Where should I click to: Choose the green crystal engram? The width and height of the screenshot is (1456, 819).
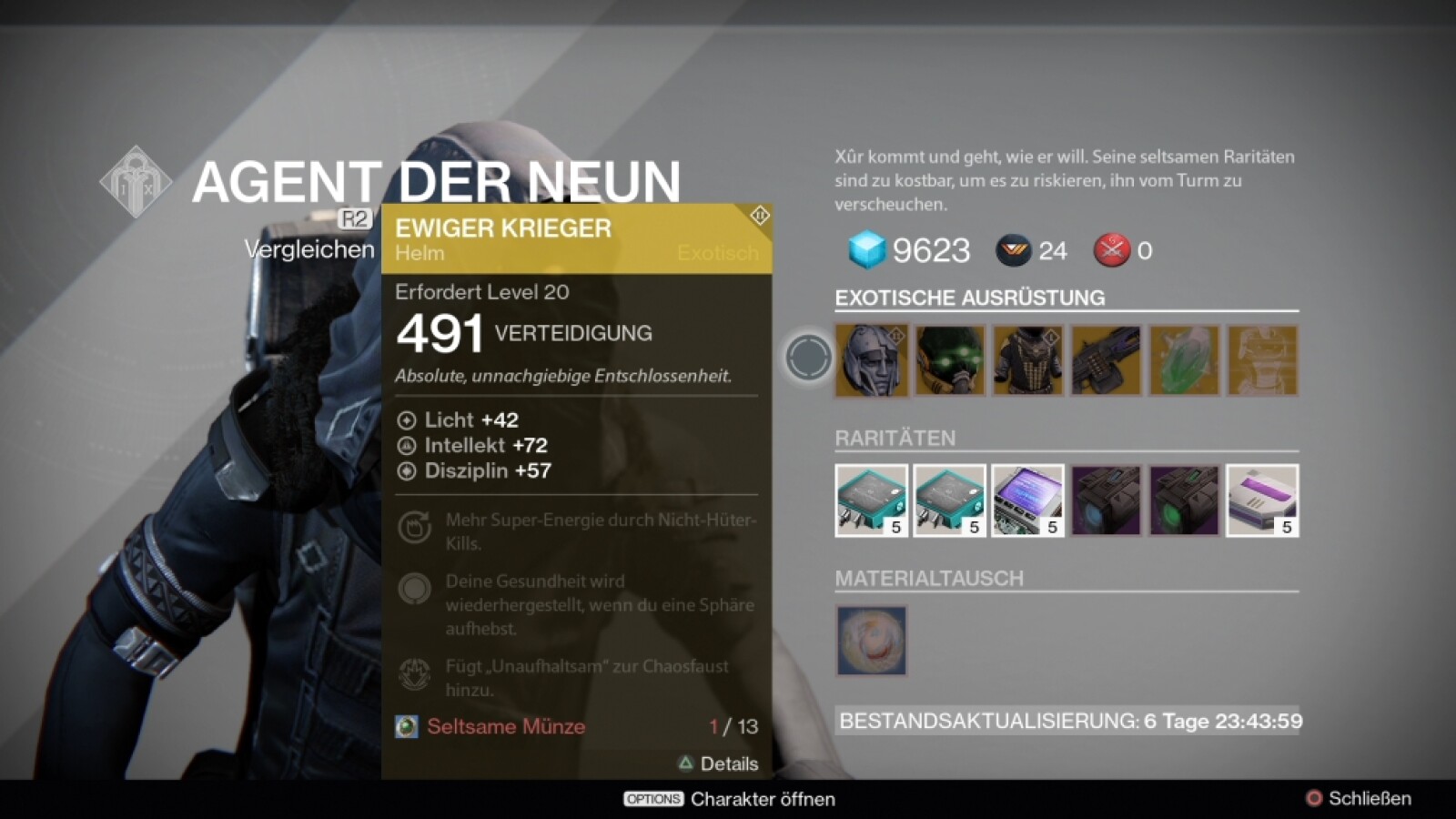[x=1184, y=360]
